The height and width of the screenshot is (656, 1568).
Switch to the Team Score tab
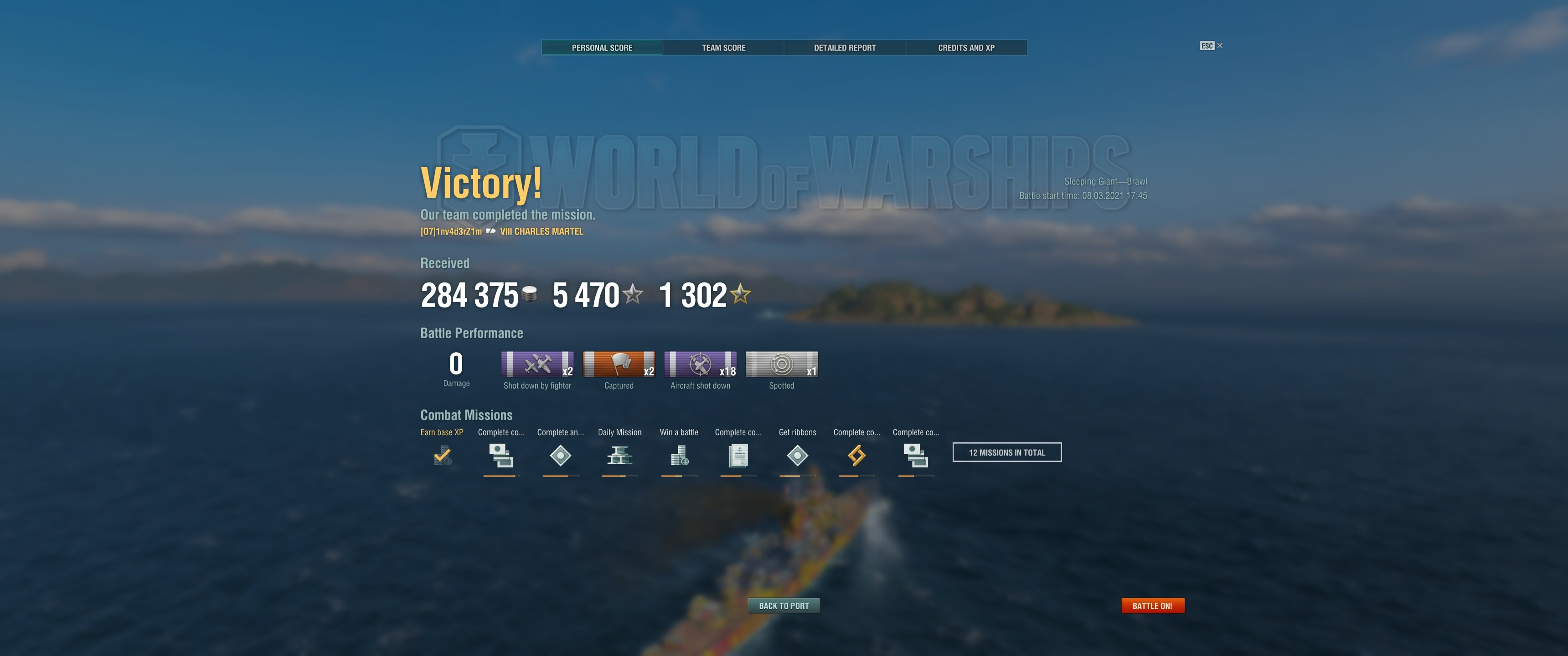click(723, 47)
